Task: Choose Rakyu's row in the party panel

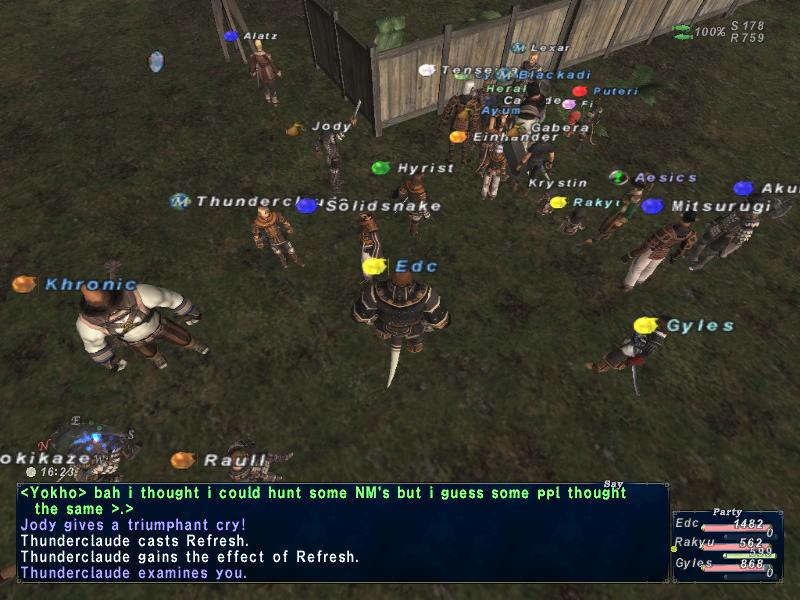Action: [x=723, y=545]
